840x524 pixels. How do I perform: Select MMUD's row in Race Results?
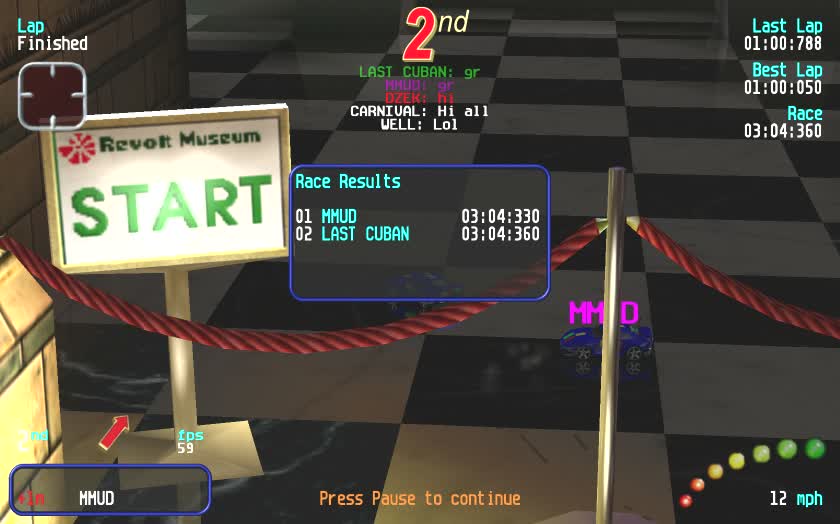(x=417, y=216)
